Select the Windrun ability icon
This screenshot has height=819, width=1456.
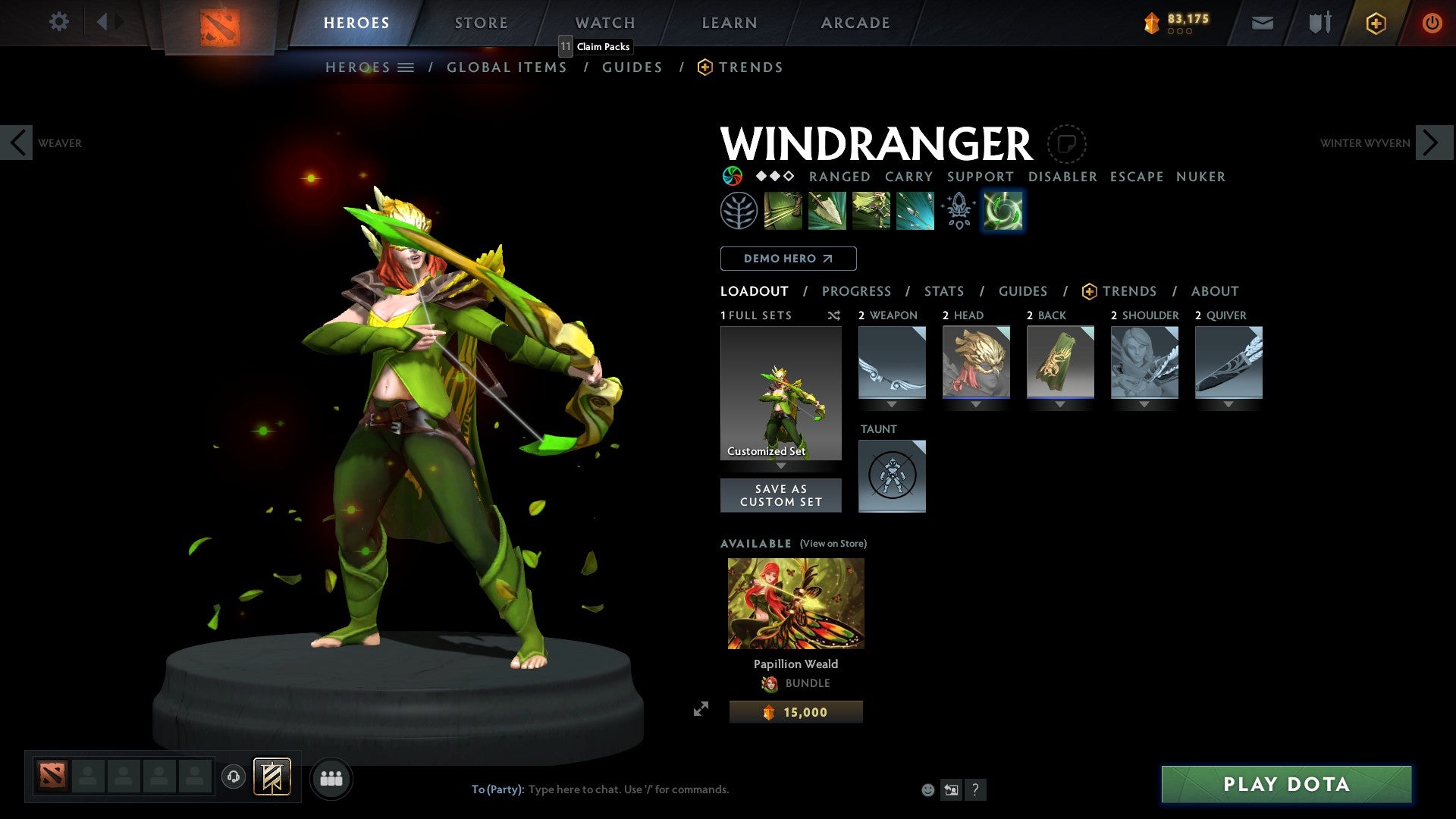[x=871, y=211]
